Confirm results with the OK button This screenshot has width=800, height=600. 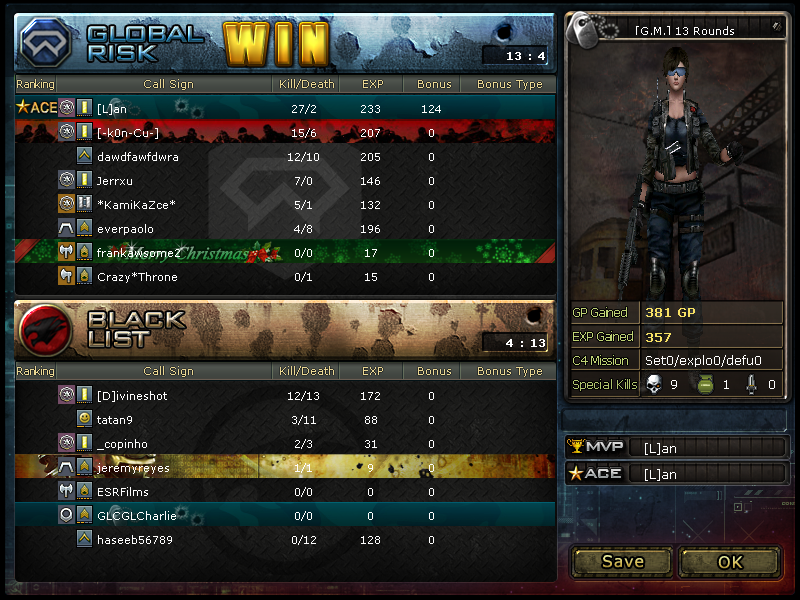tap(730, 561)
